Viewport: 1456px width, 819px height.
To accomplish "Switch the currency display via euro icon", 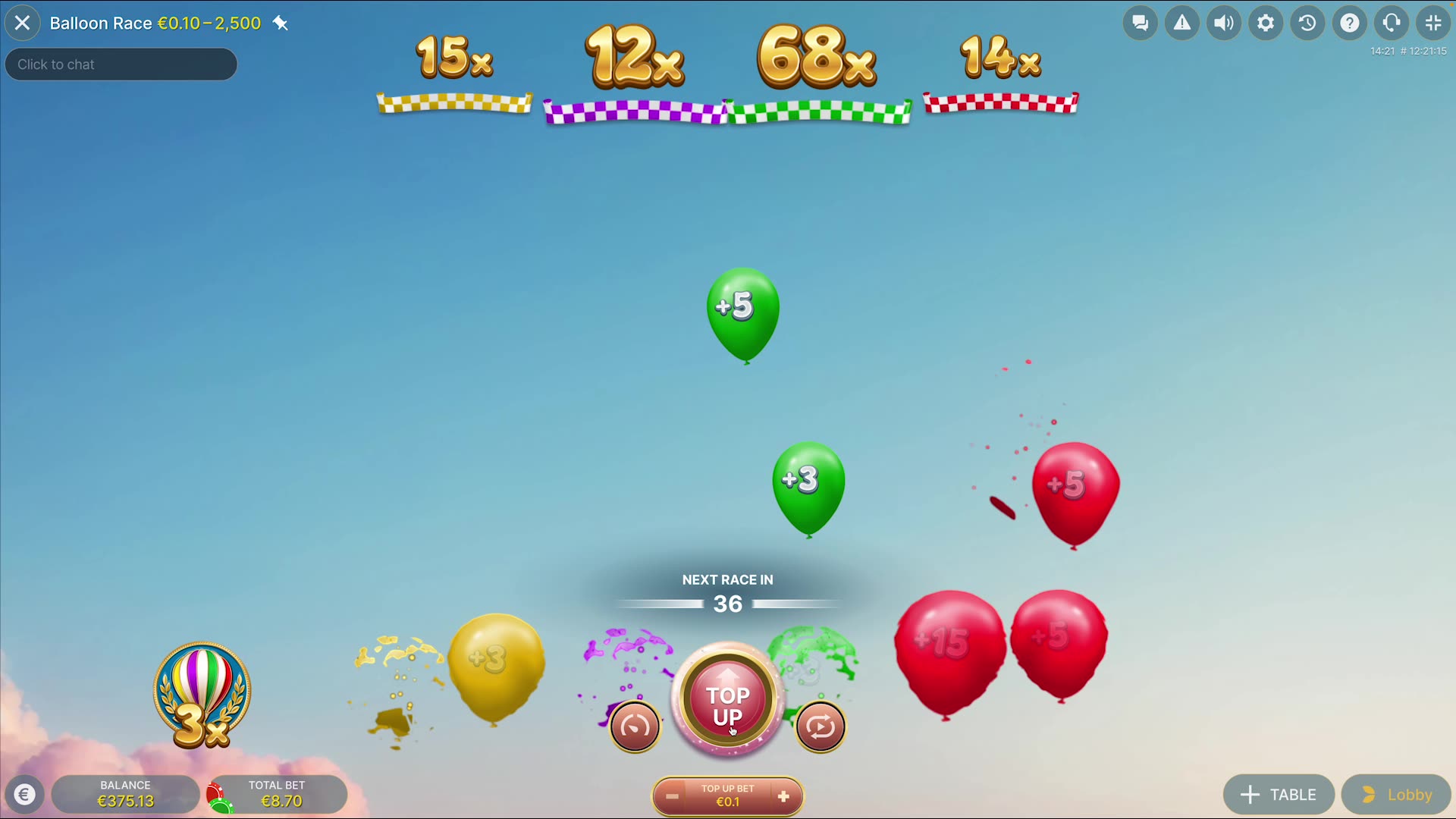I will coord(25,794).
